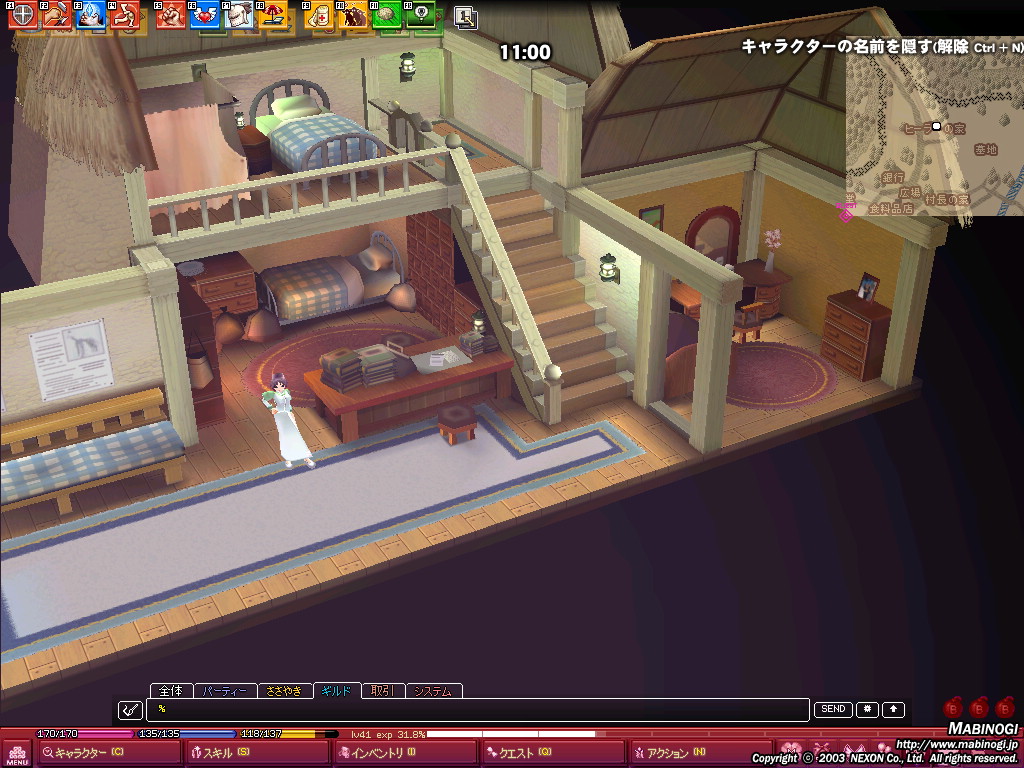Screen dimensions: 1024x768
Task: Switch to the パーティー (Party) chat tab
Action: [224, 691]
